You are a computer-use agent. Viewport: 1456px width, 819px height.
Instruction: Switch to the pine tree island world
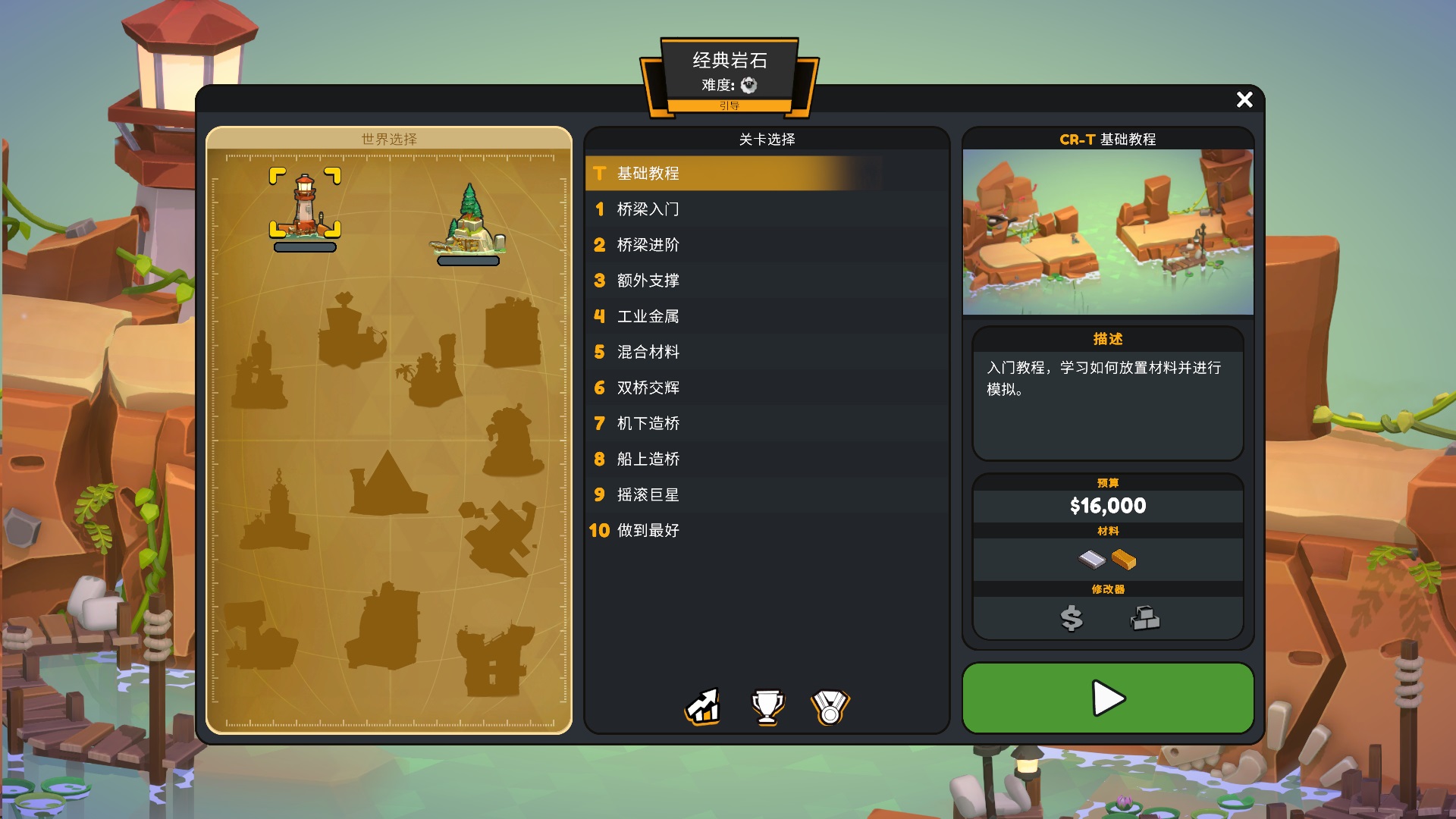point(469,220)
